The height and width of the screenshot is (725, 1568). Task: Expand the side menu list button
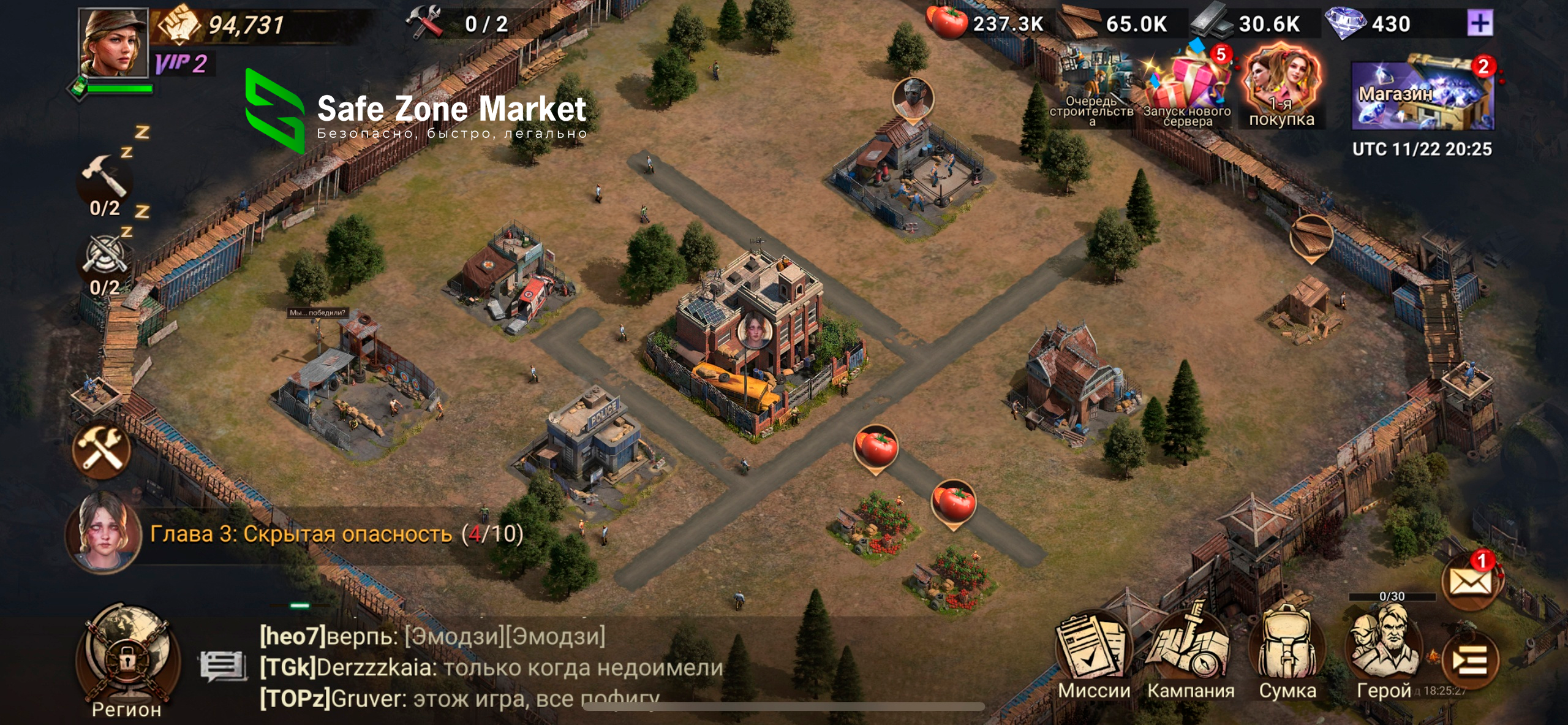[1470, 661]
